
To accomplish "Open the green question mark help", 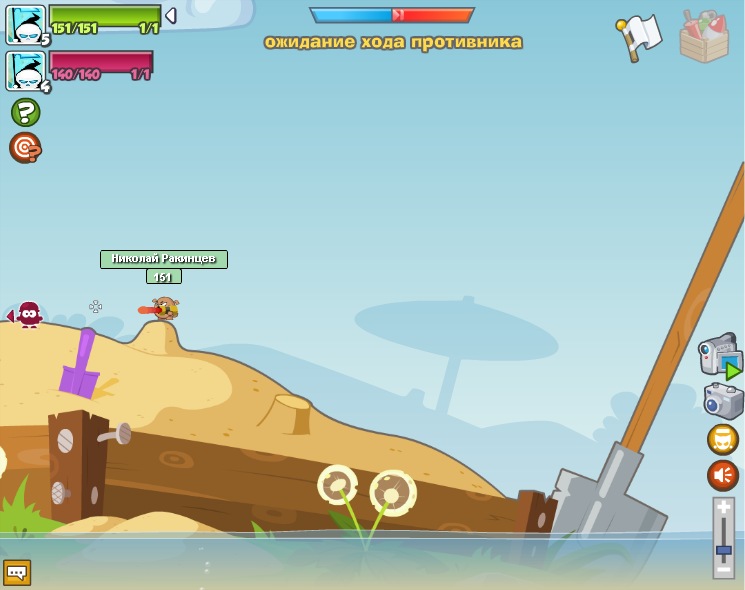I will [x=25, y=112].
